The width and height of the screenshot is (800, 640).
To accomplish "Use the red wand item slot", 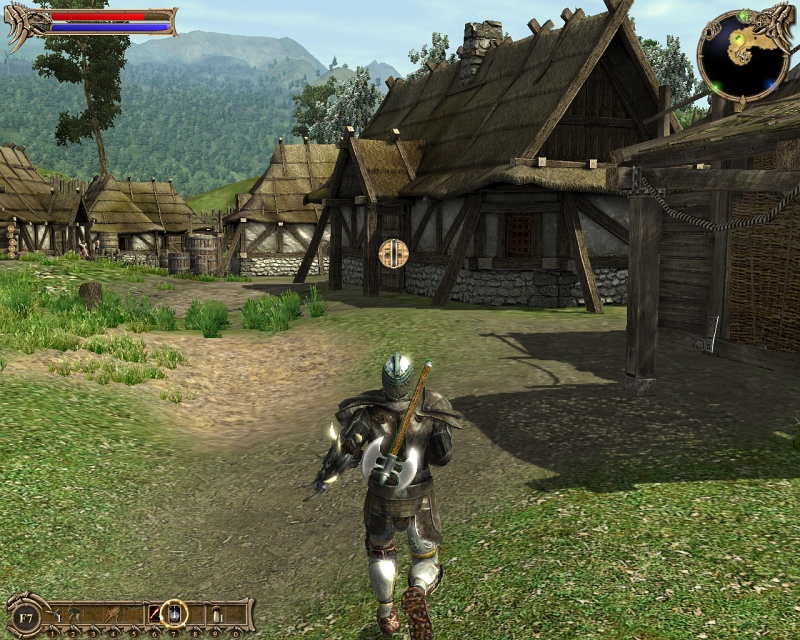I will (154, 613).
